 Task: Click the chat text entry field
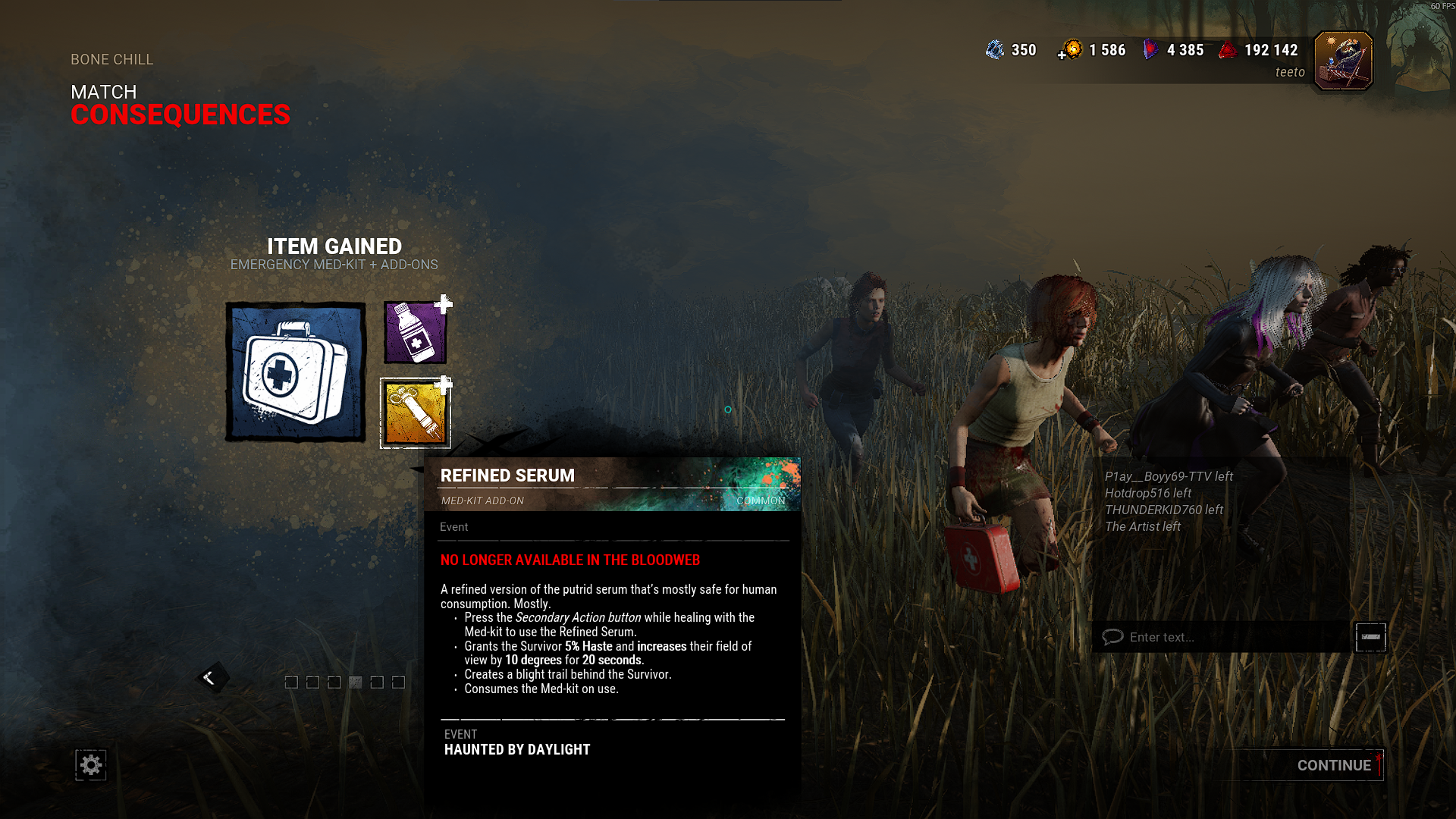pyautogui.click(x=1221, y=637)
